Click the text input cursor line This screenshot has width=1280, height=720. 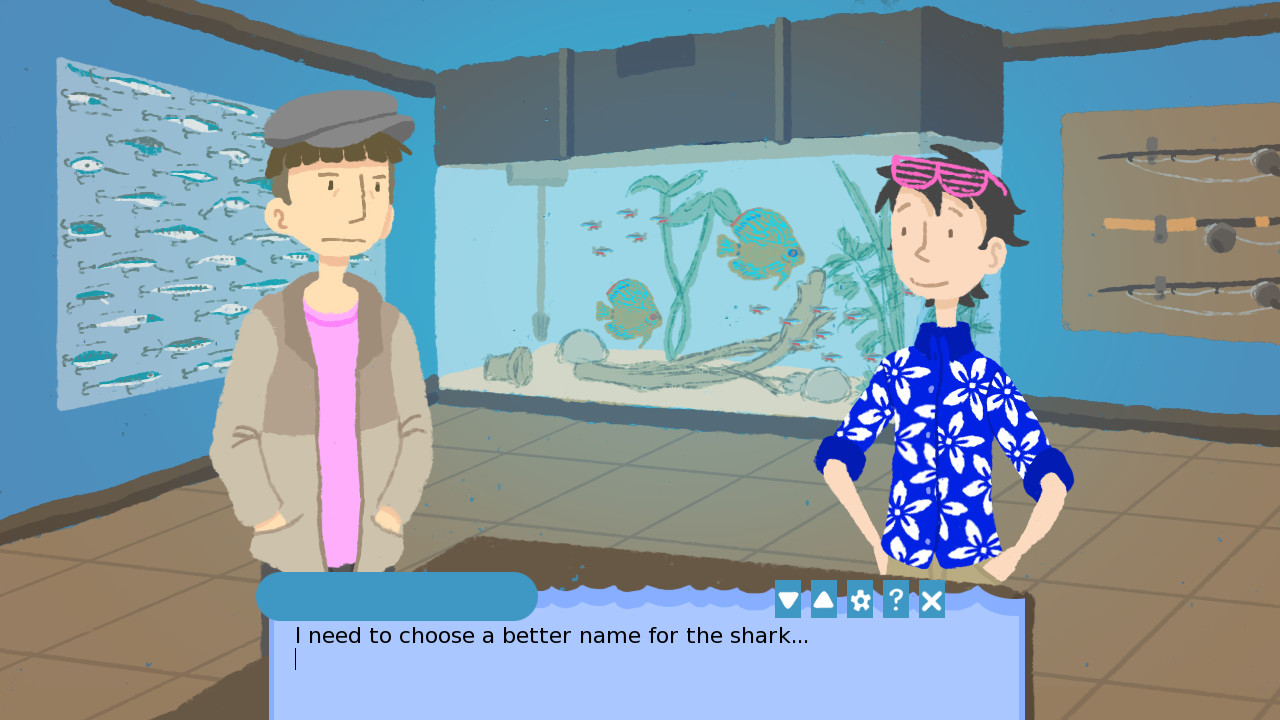tap(296, 659)
